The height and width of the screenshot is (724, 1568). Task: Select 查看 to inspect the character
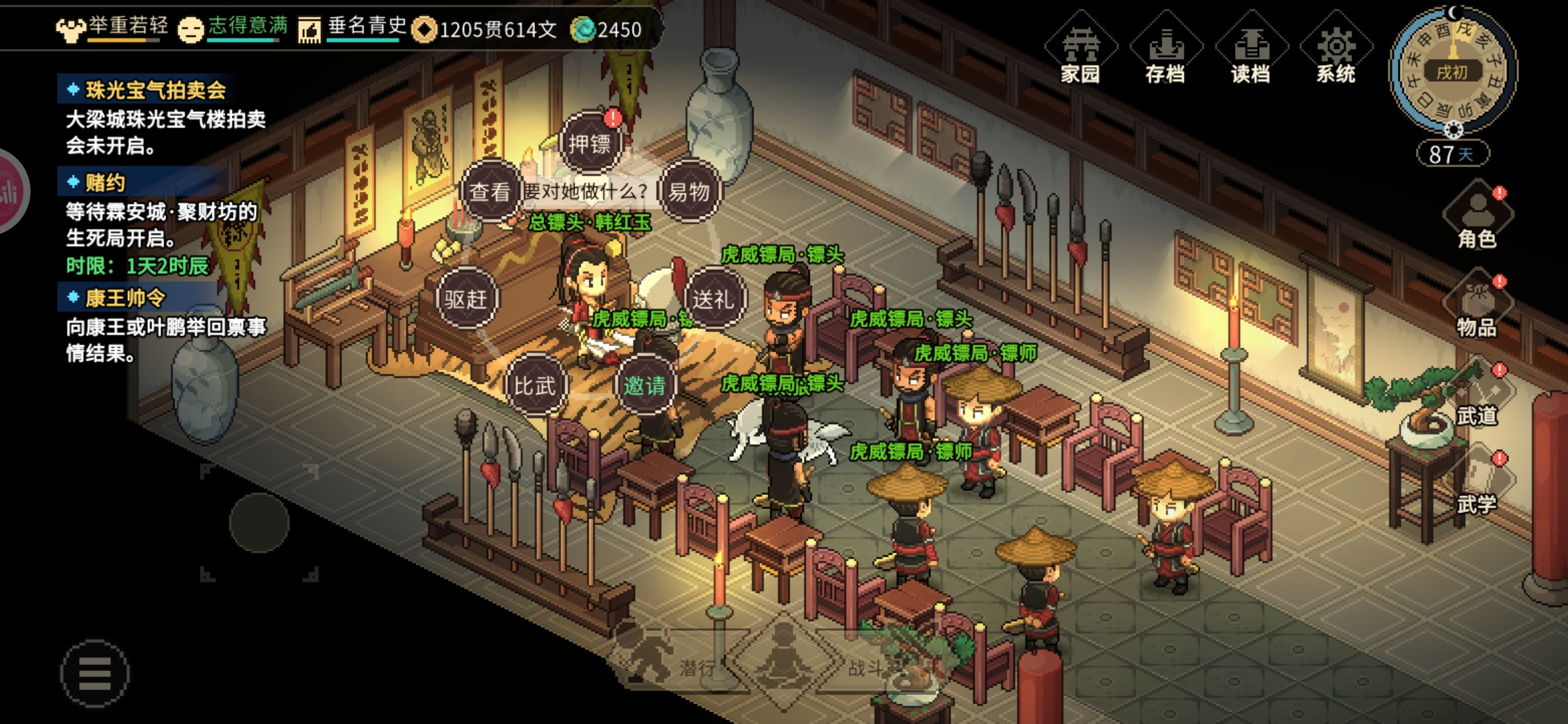[491, 192]
